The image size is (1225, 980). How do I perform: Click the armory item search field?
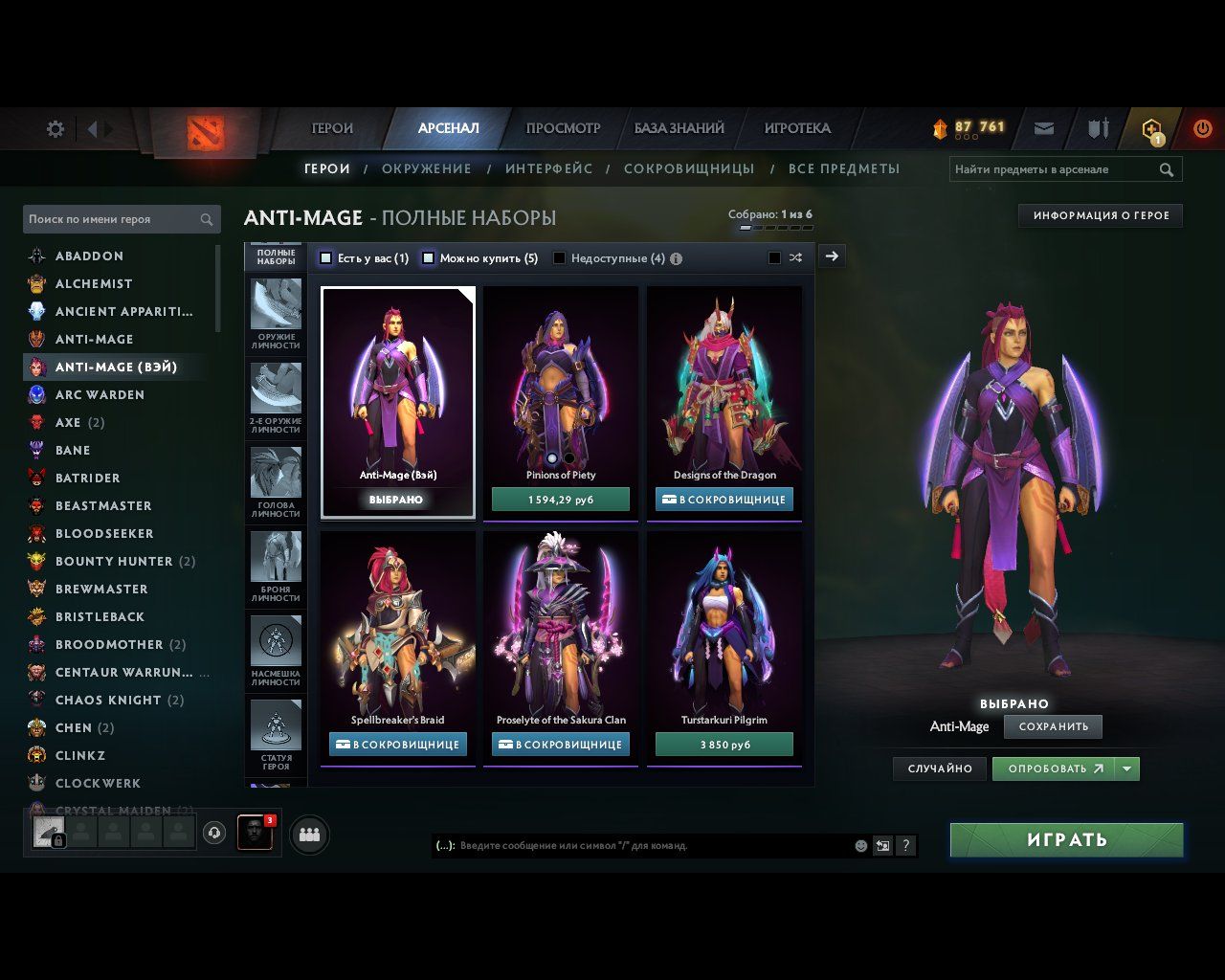[1053, 169]
